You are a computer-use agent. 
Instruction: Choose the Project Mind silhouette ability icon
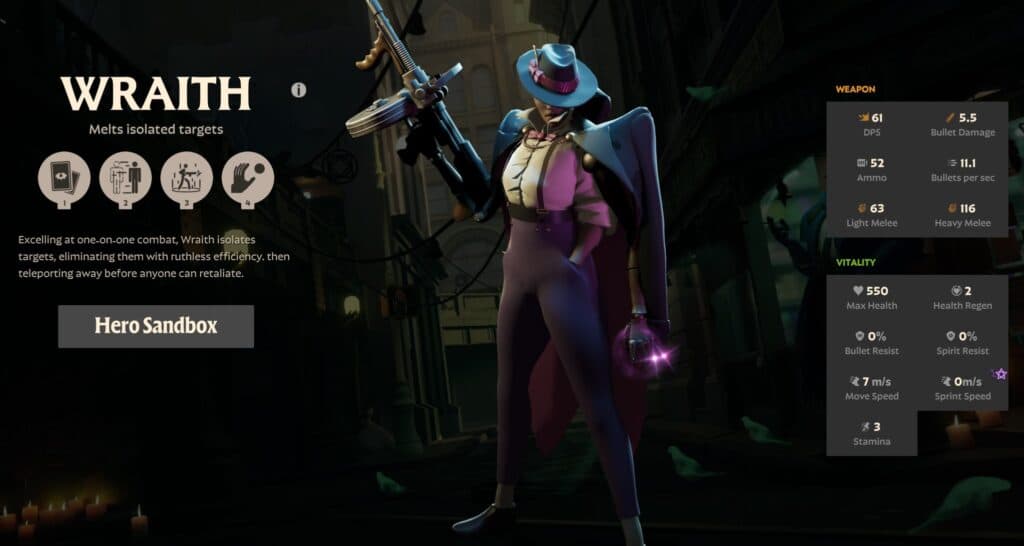(126, 177)
